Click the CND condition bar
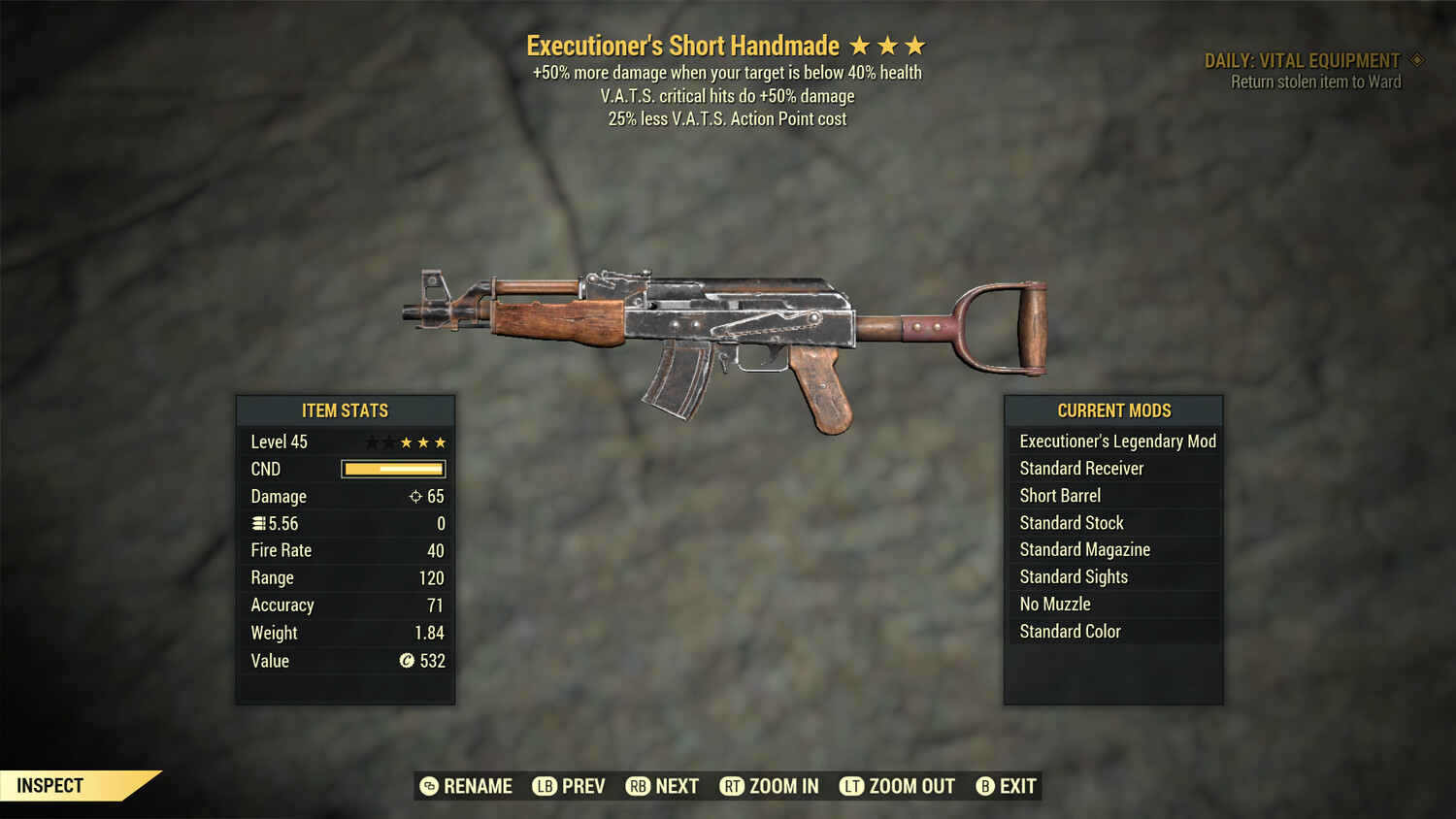Viewport: 1456px width, 819px height. (x=392, y=469)
